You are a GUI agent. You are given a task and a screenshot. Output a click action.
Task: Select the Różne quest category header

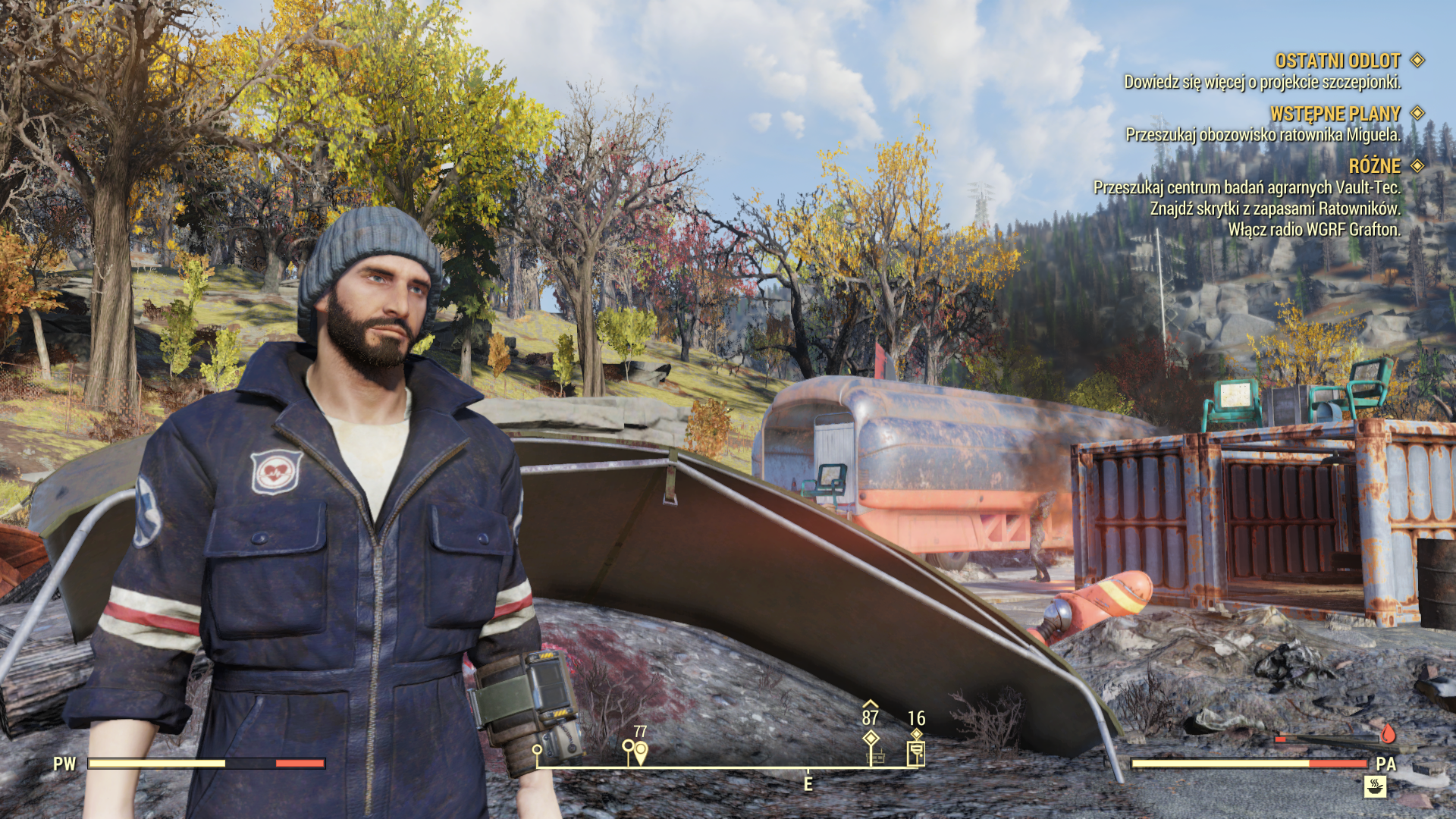(1374, 166)
